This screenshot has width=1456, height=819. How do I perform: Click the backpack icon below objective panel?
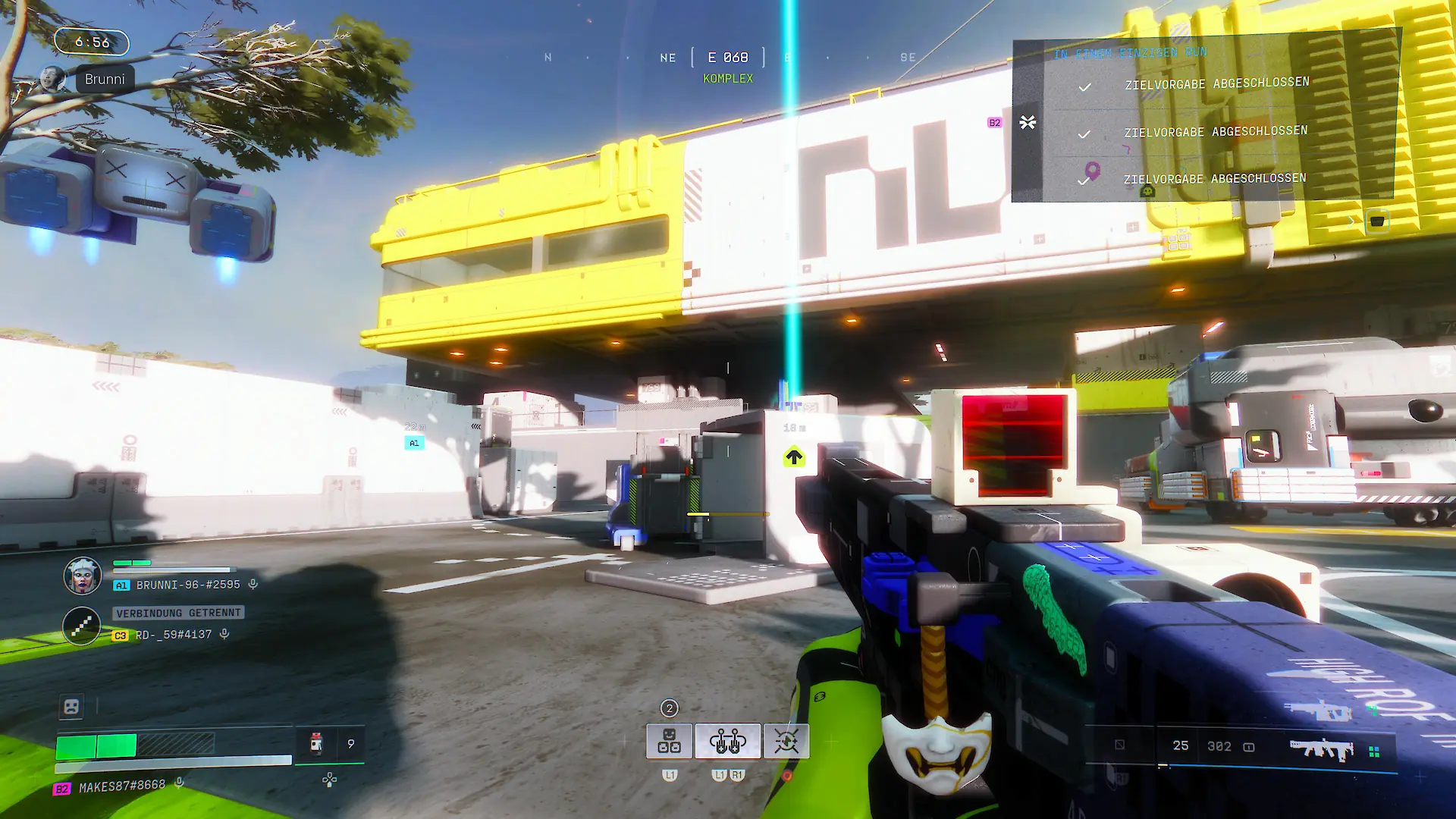[x=1377, y=221]
